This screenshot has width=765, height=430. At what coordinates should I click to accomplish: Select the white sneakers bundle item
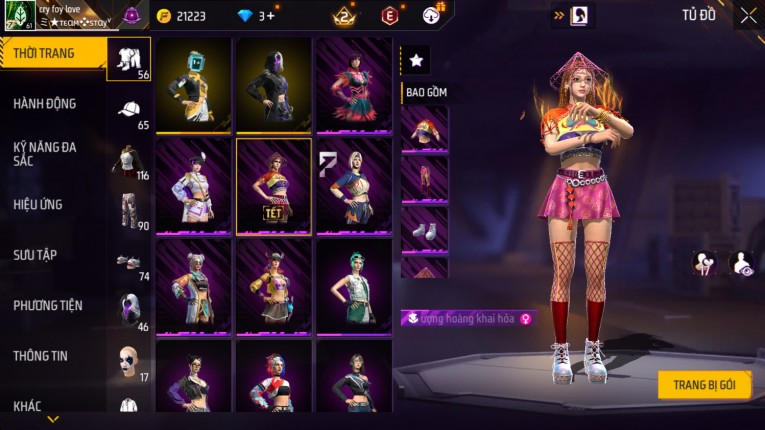pyautogui.click(x=425, y=229)
